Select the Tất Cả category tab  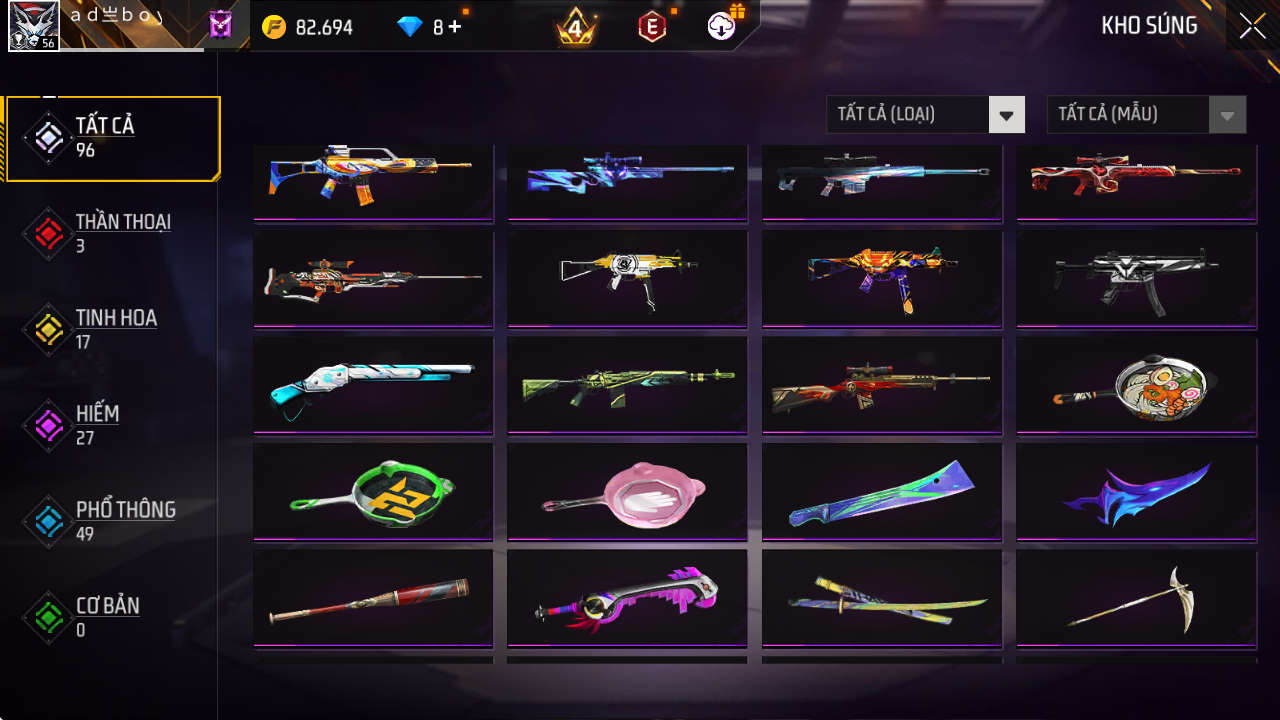point(112,138)
